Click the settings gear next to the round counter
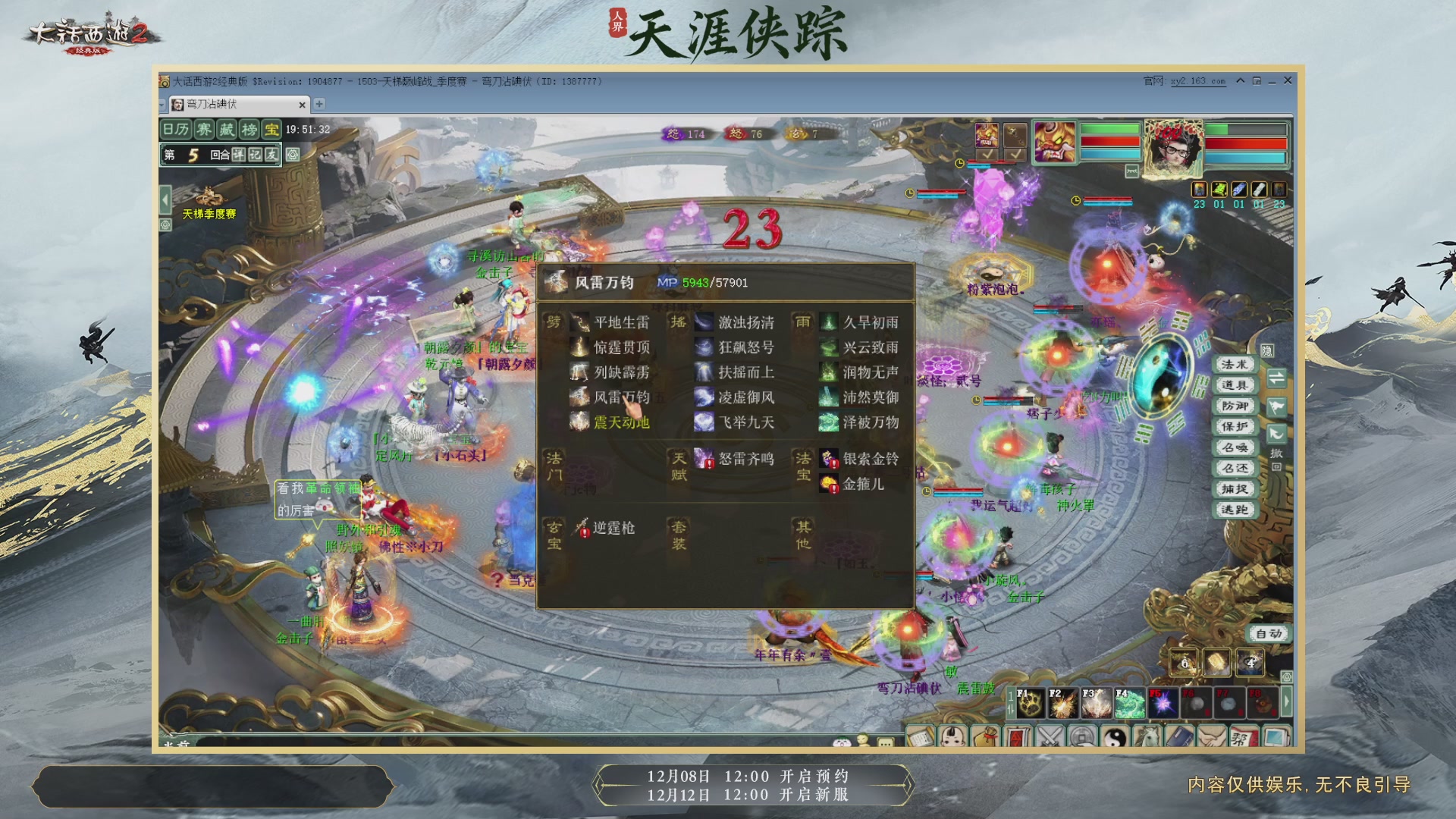The width and height of the screenshot is (1456, 819). click(291, 155)
